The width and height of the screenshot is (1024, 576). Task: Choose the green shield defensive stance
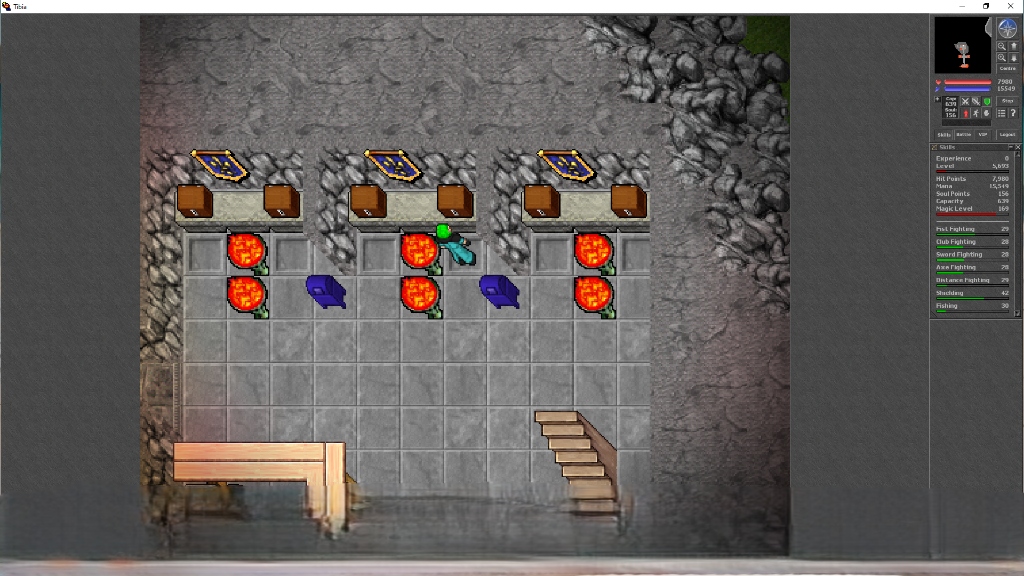[987, 101]
